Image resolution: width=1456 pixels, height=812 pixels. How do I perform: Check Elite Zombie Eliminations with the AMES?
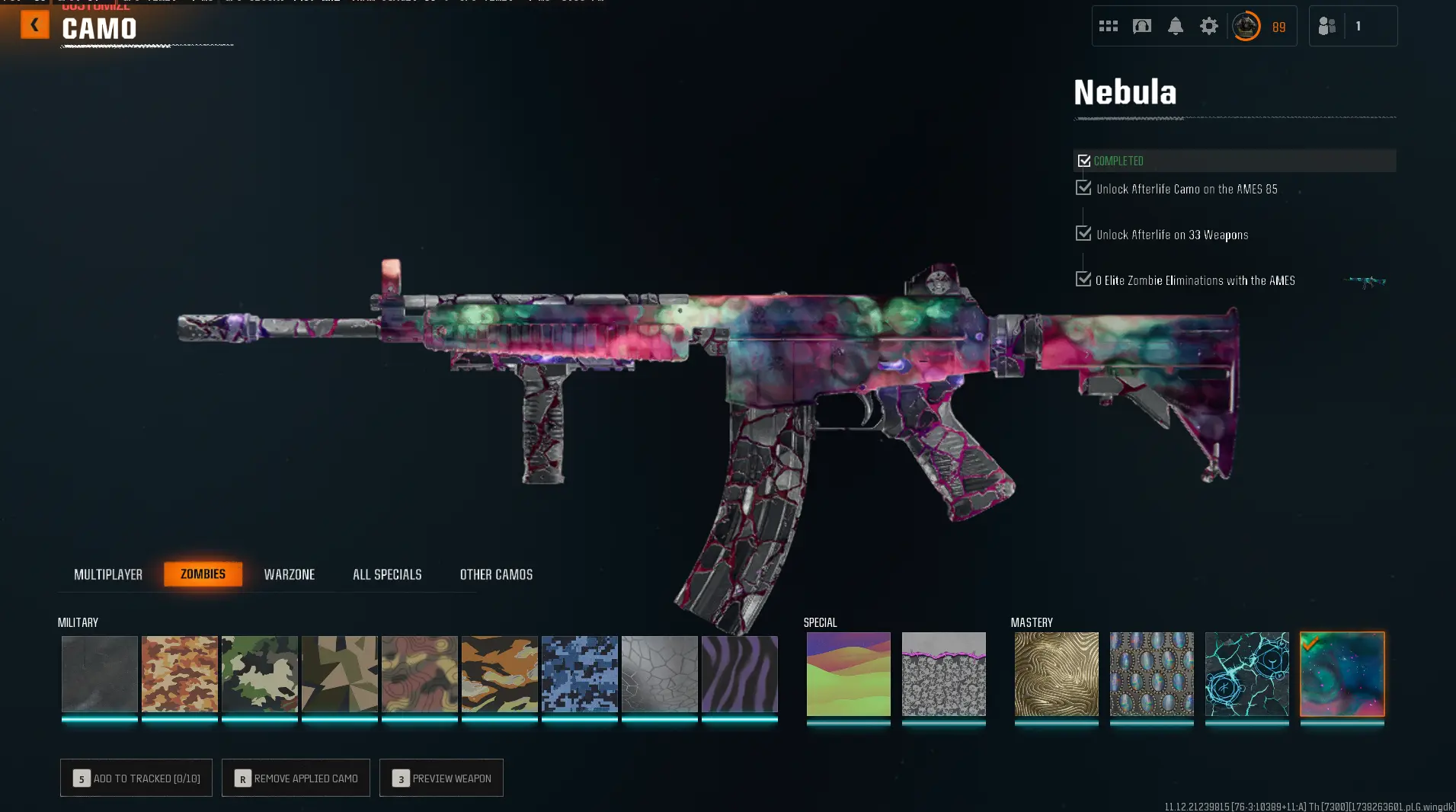click(1084, 279)
